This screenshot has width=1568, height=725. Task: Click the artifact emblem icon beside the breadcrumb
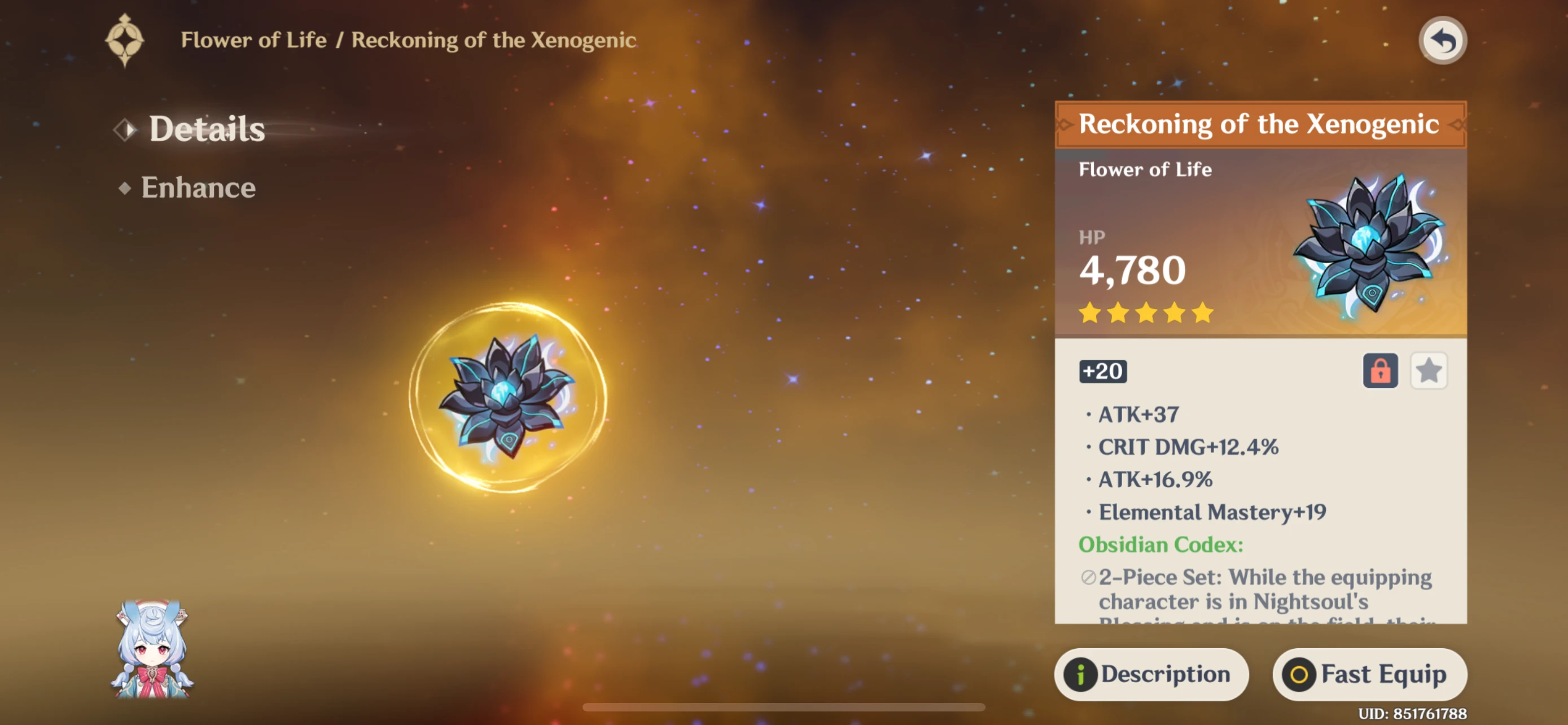125,40
